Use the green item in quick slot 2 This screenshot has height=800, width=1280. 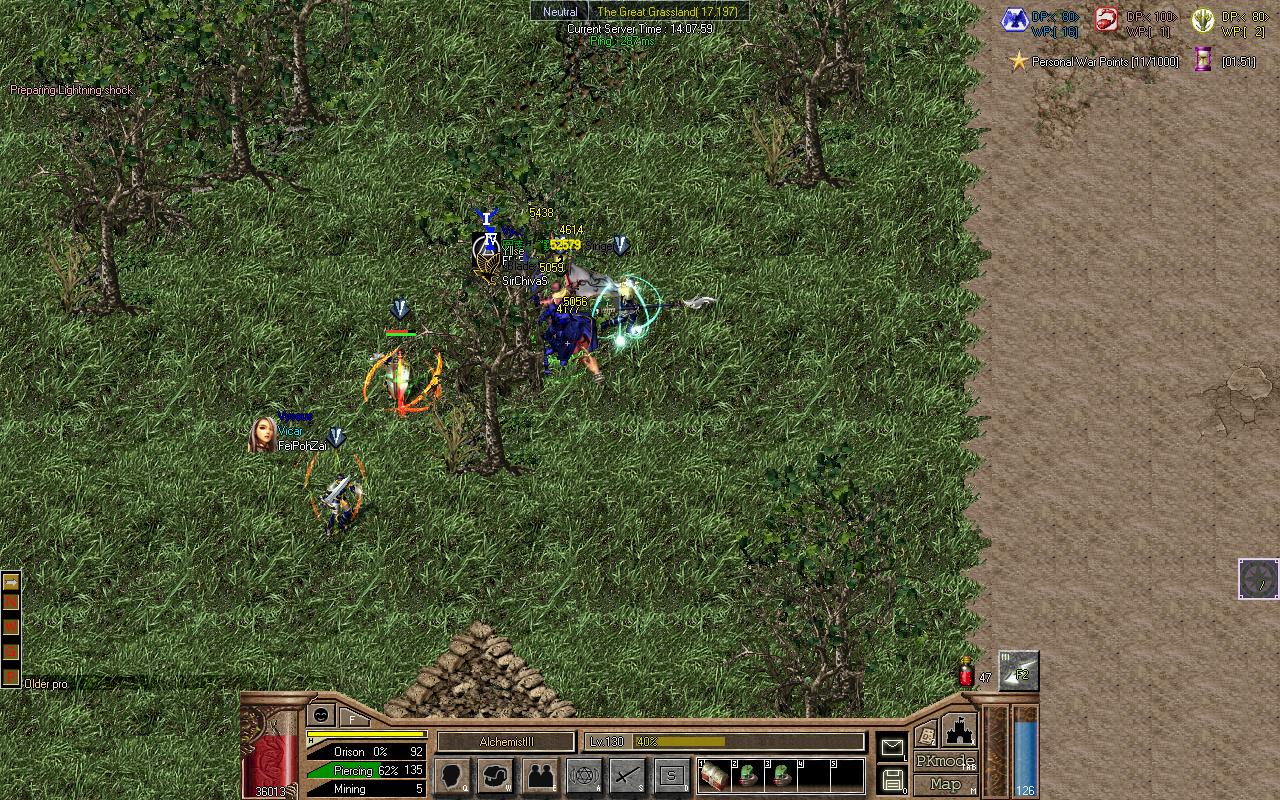[x=747, y=777]
